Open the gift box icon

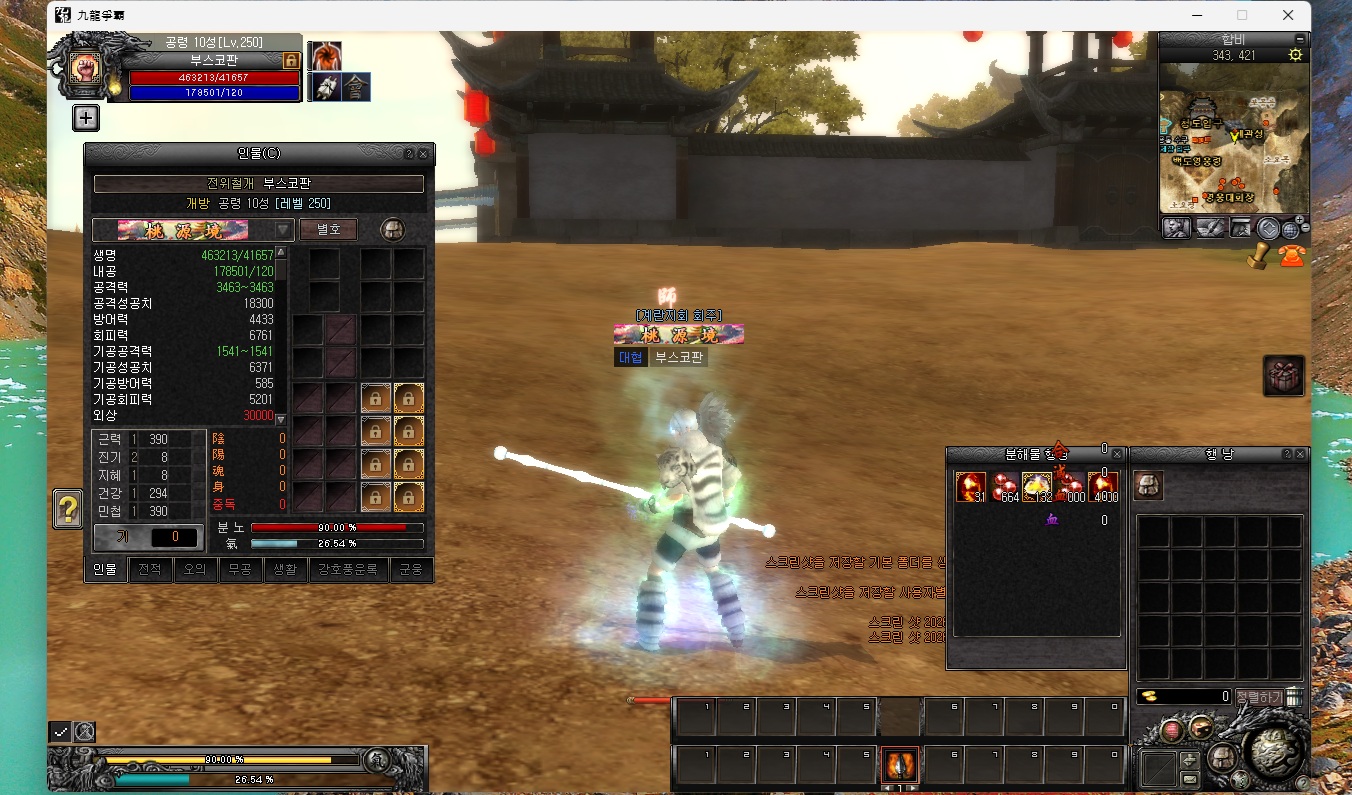click(1283, 376)
